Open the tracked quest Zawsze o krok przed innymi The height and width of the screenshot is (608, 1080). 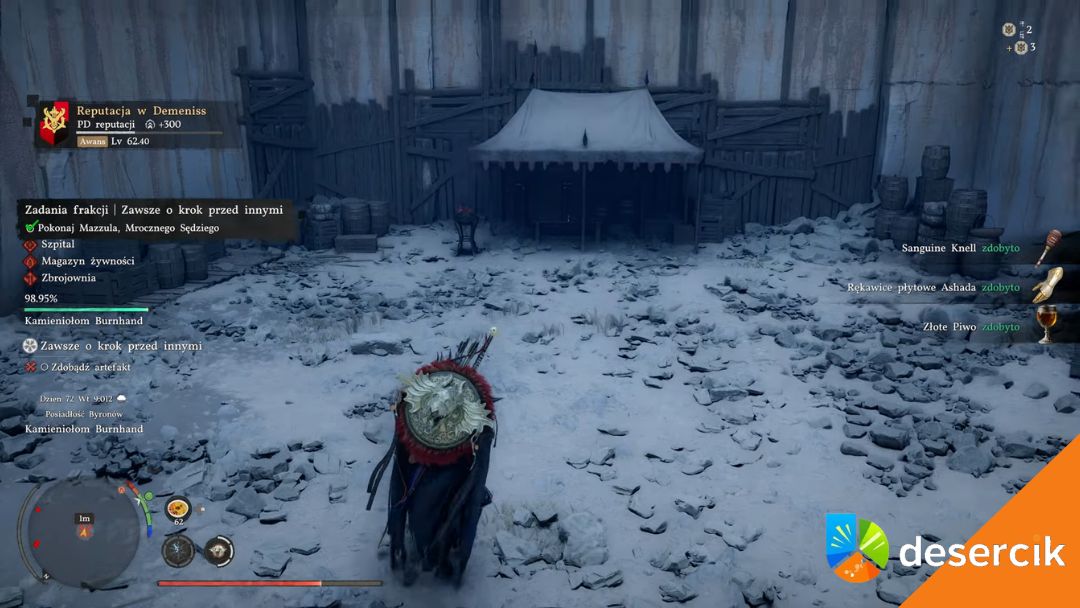(x=120, y=346)
